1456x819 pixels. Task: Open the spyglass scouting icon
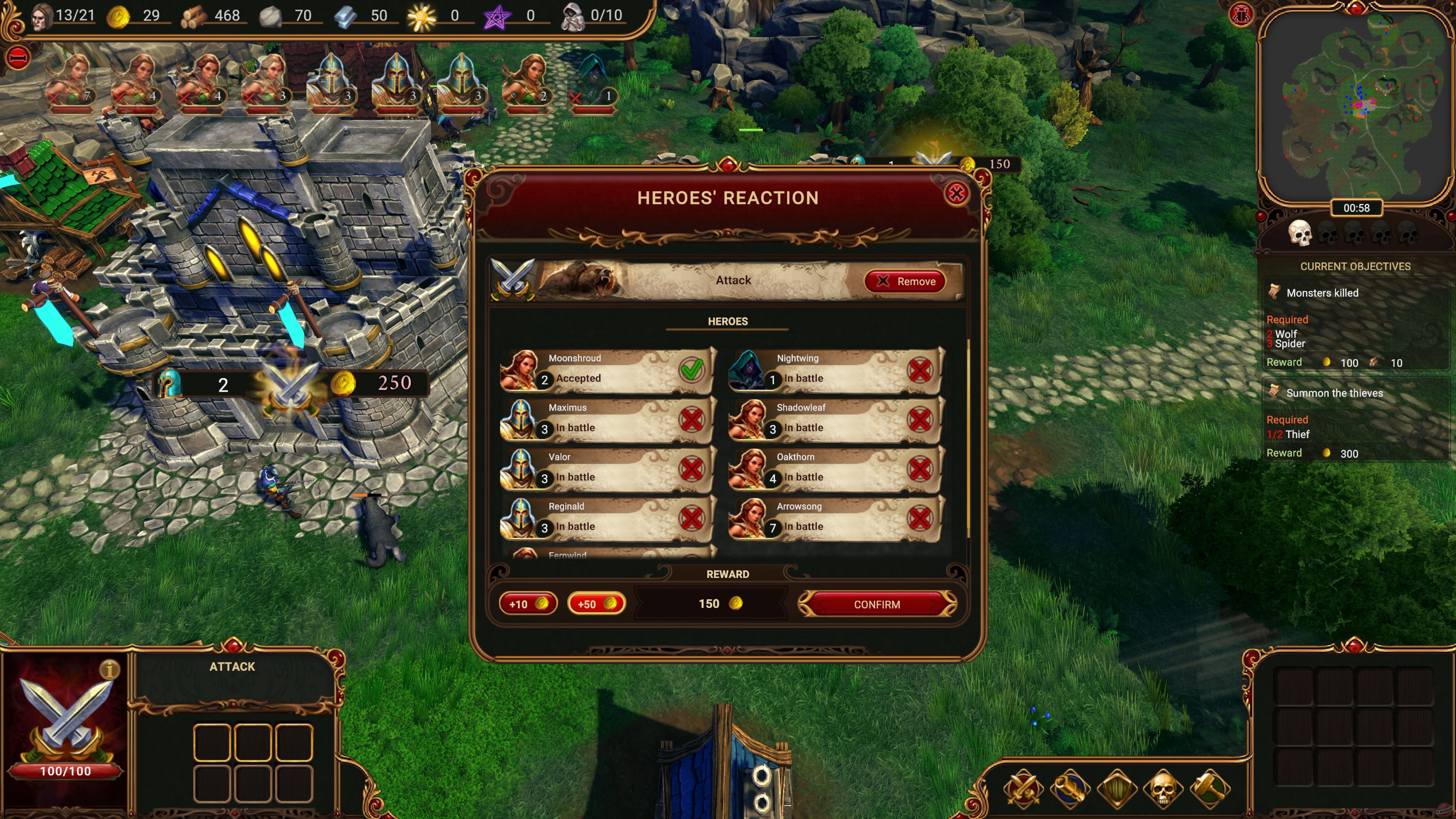coord(1070,790)
